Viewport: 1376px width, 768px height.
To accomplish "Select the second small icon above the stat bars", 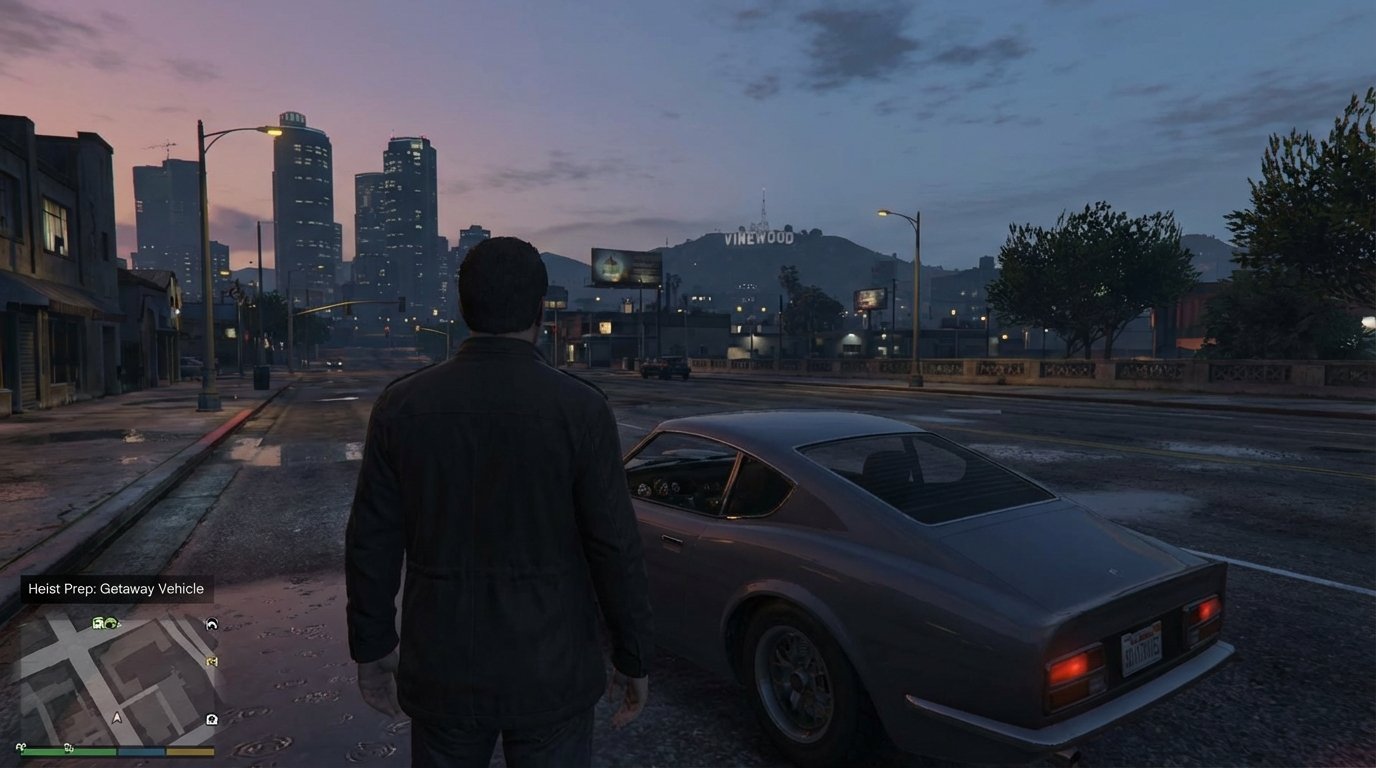I will coord(69,748).
